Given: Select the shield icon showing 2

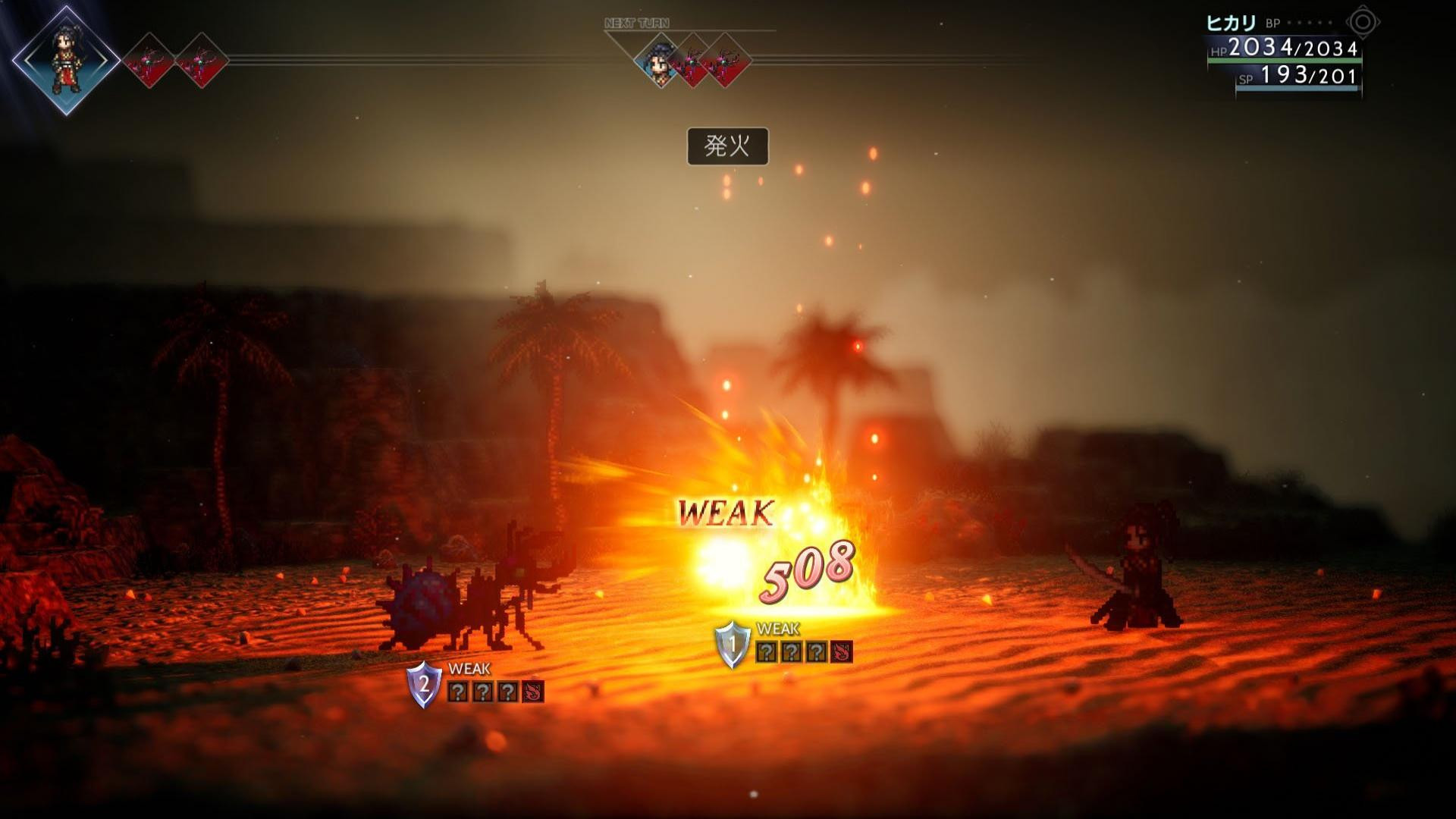Looking at the screenshot, I should coord(424,684).
